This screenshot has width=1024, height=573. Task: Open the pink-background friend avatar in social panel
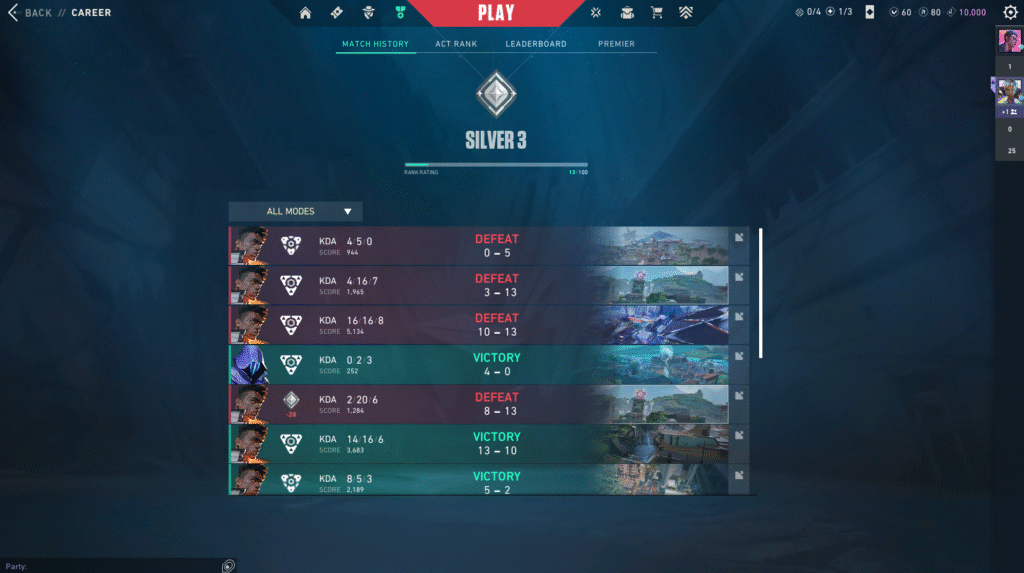[x=1008, y=41]
